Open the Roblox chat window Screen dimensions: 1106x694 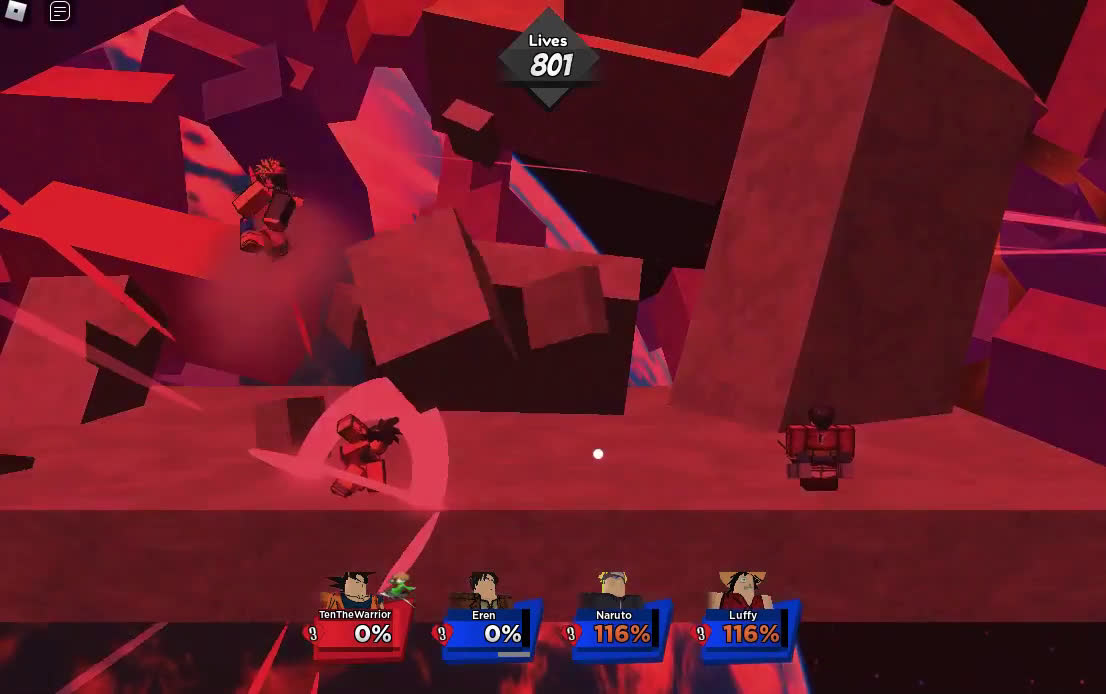click(x=60, y=12)
